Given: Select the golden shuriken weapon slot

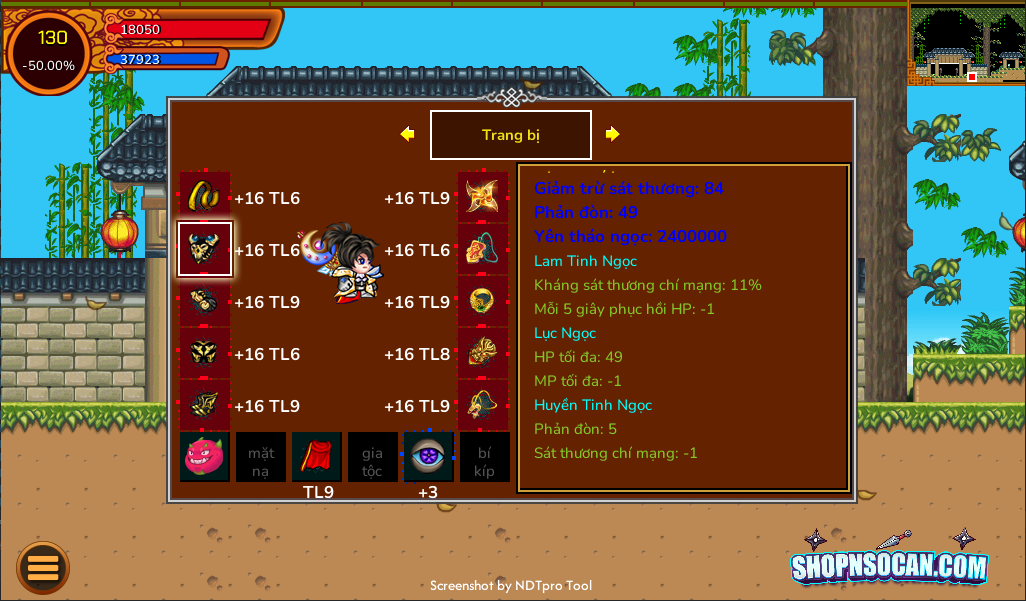Looking at the screenshot, I should (483, 197).
